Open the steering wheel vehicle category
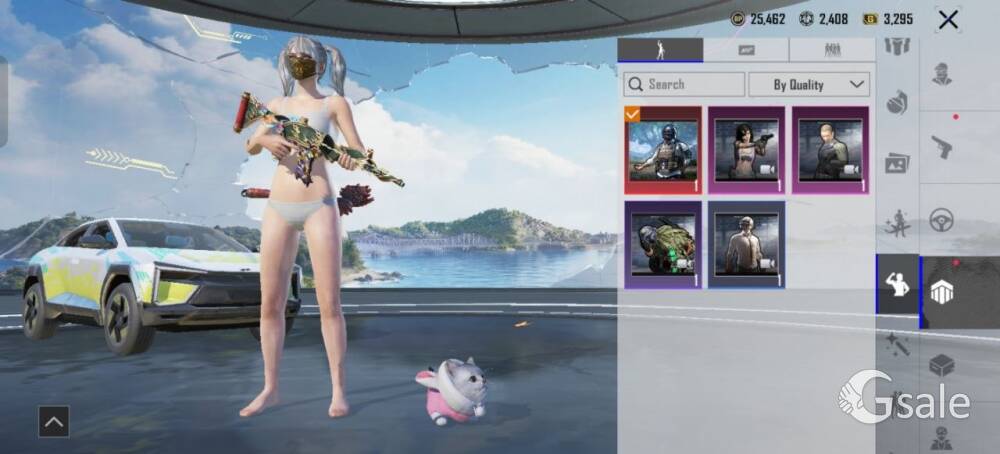This screenshot has width=1000, height=454. [941, 220]
